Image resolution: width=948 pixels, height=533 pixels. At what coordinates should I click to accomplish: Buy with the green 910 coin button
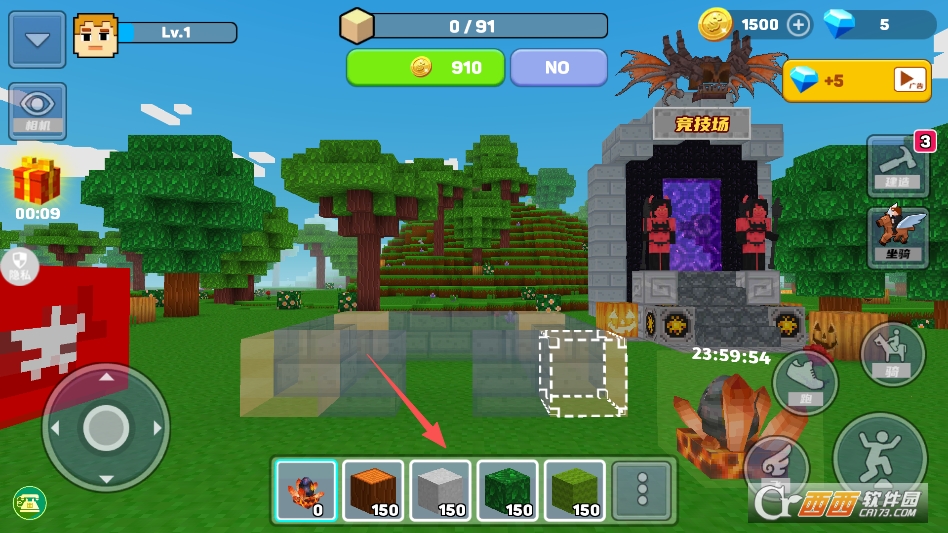click(x=425, y=68)
